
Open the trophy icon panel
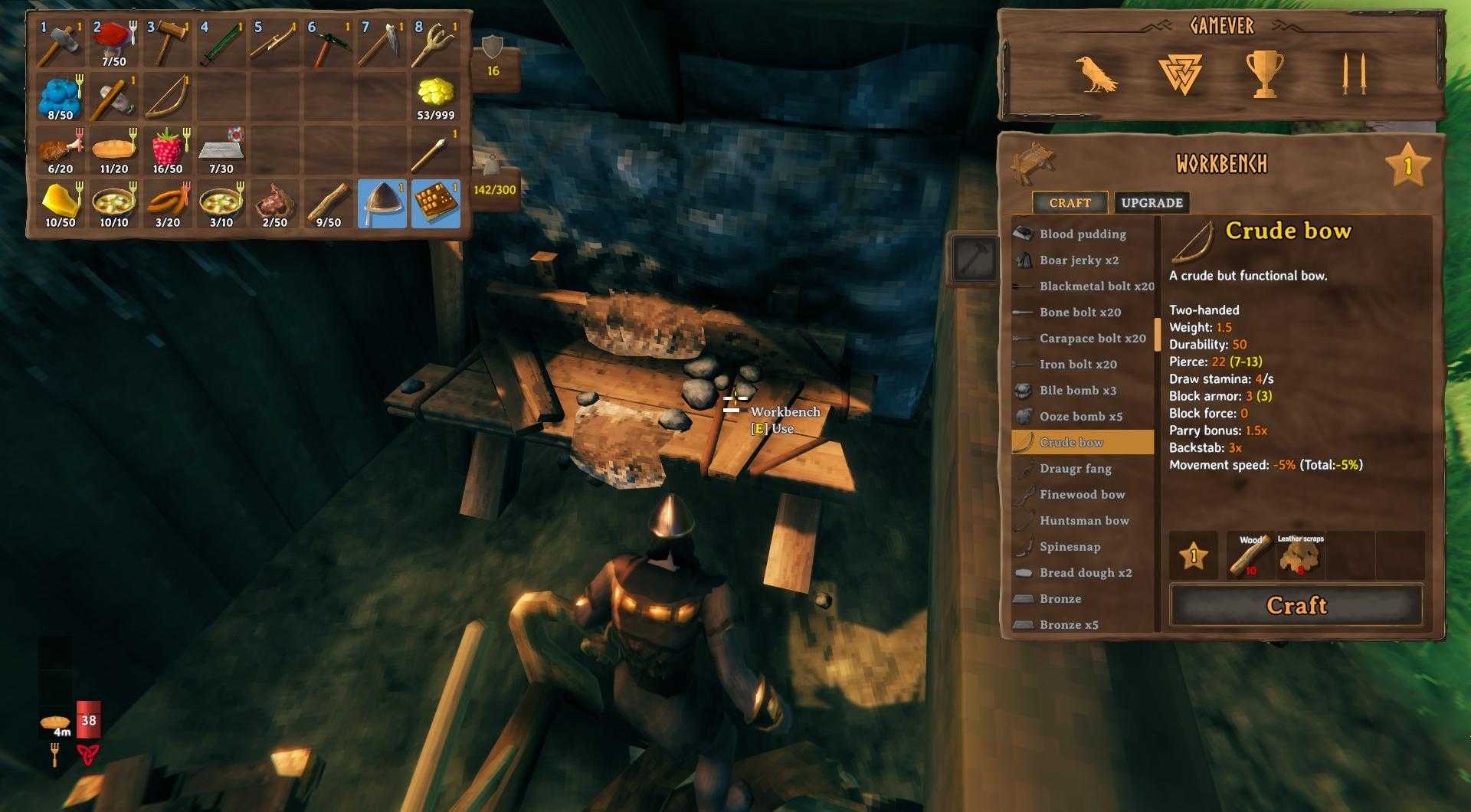(x=1264, y=75)
